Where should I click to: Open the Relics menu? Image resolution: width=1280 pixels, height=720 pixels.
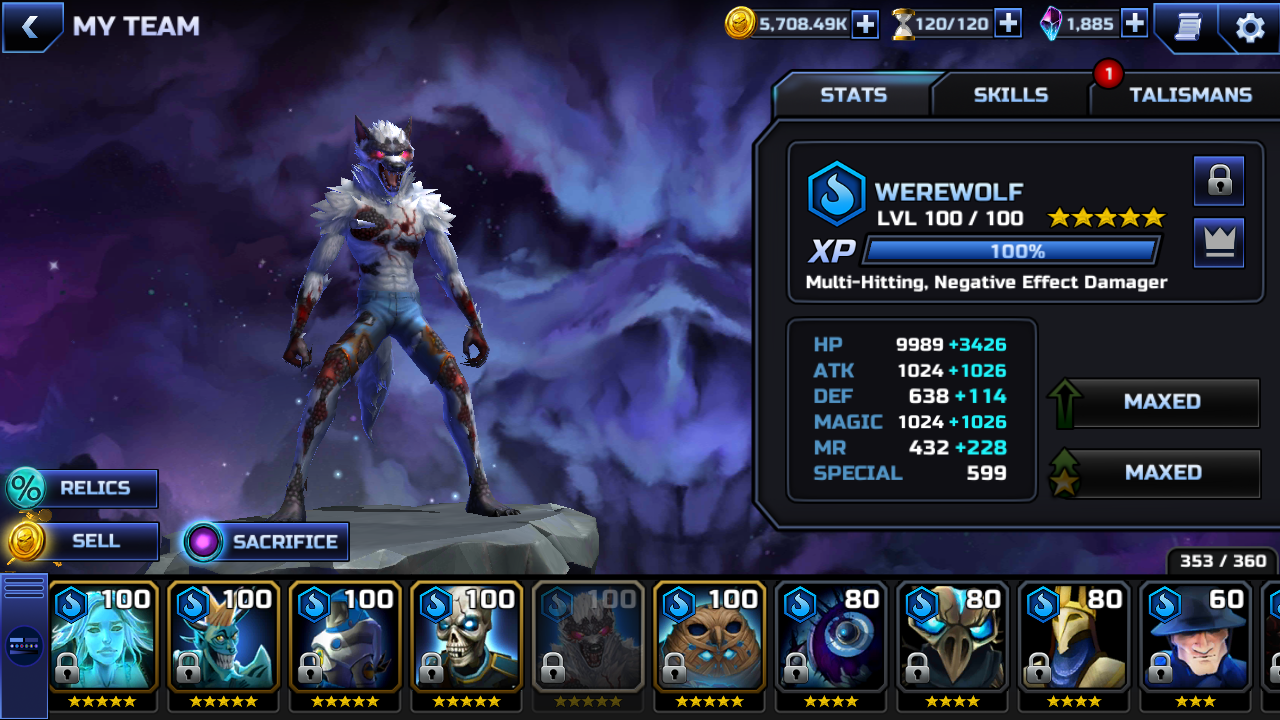click(x=82, y=488)
